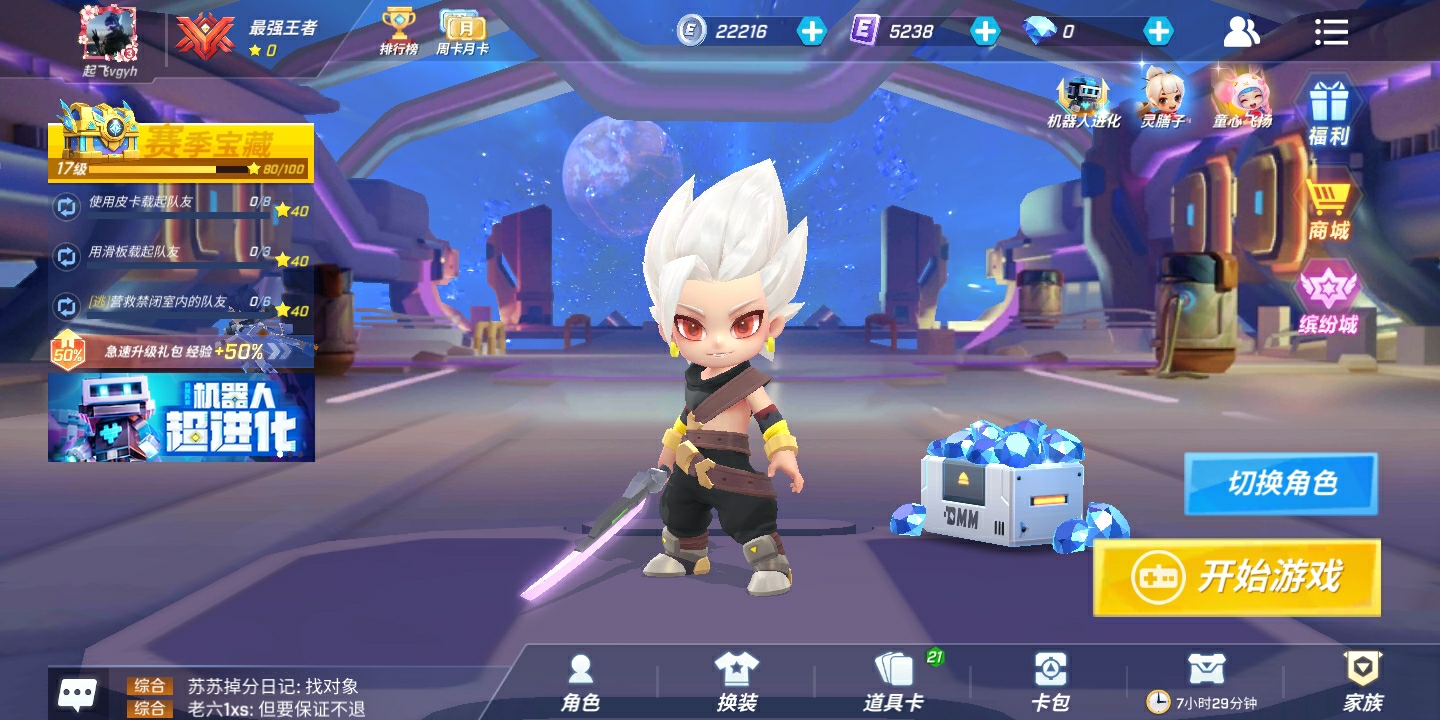Open the 周卡月卡 subscription card

[x=462, y=31]
